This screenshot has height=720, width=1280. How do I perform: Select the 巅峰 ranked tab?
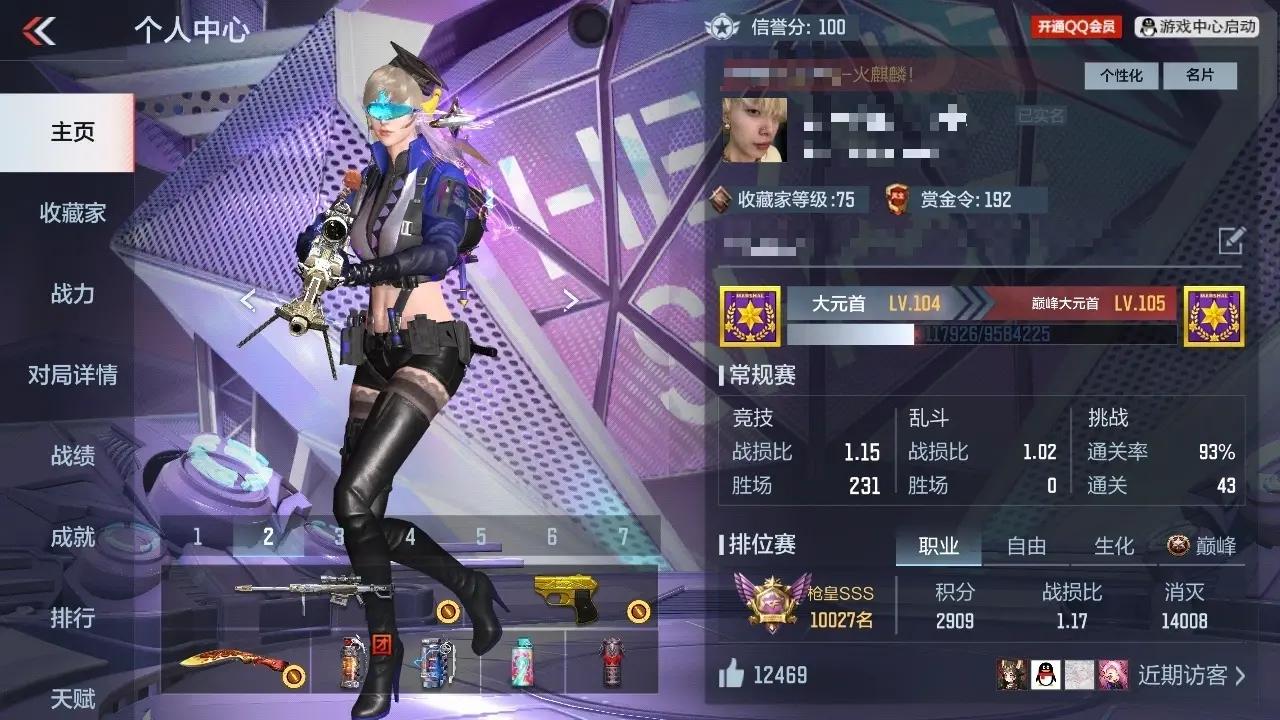[1202, 546]
